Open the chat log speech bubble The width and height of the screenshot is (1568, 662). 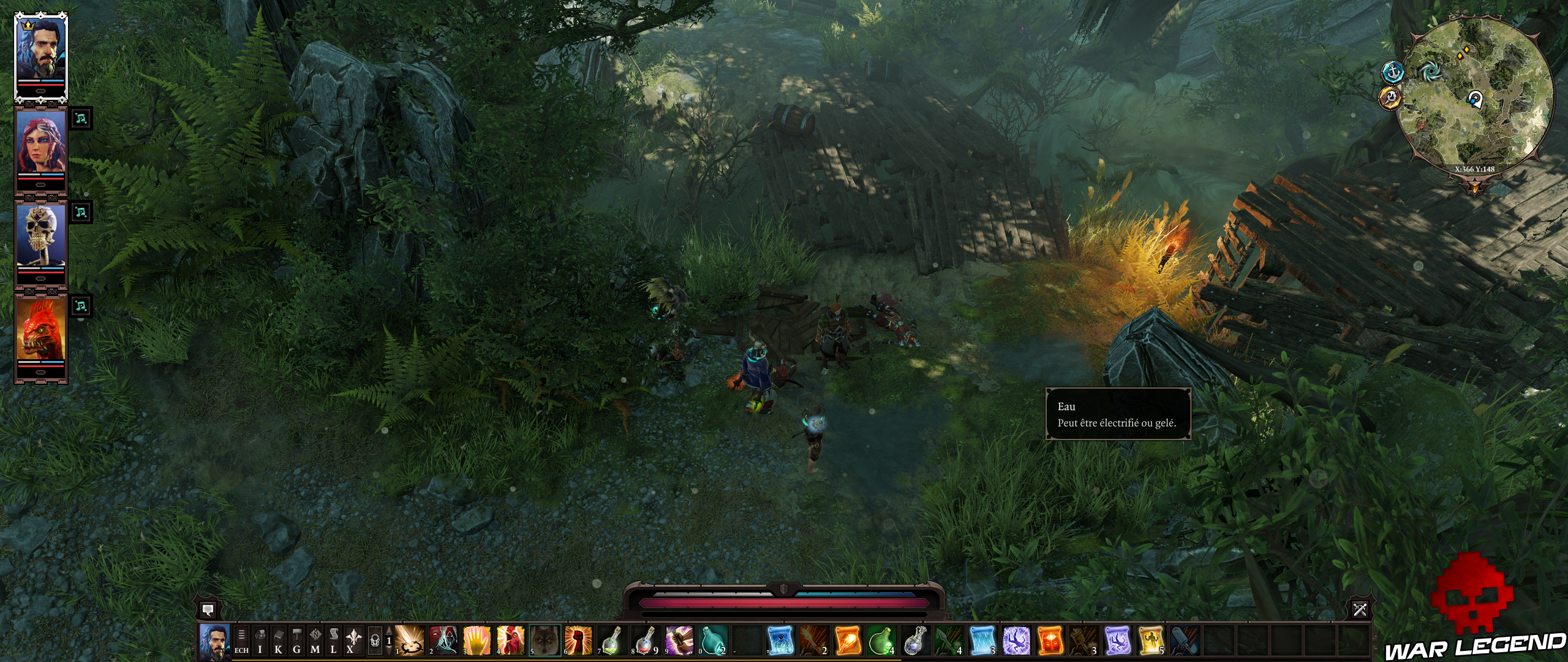(207, 610)
